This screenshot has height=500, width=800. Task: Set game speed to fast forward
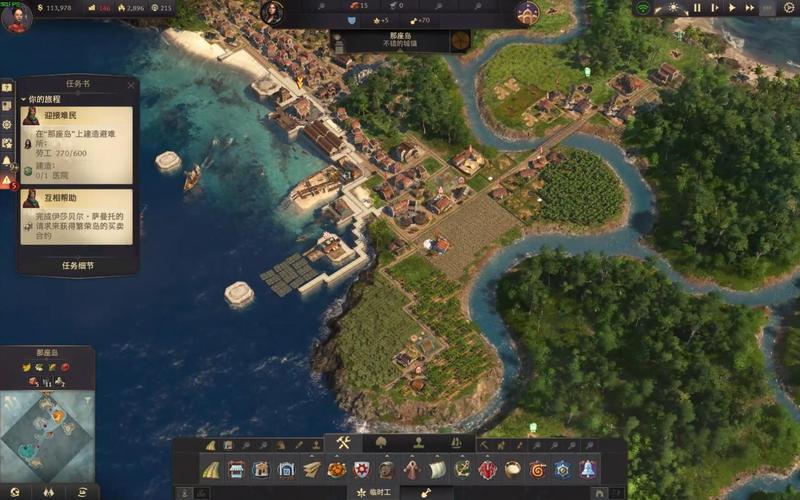click(750, 7)
